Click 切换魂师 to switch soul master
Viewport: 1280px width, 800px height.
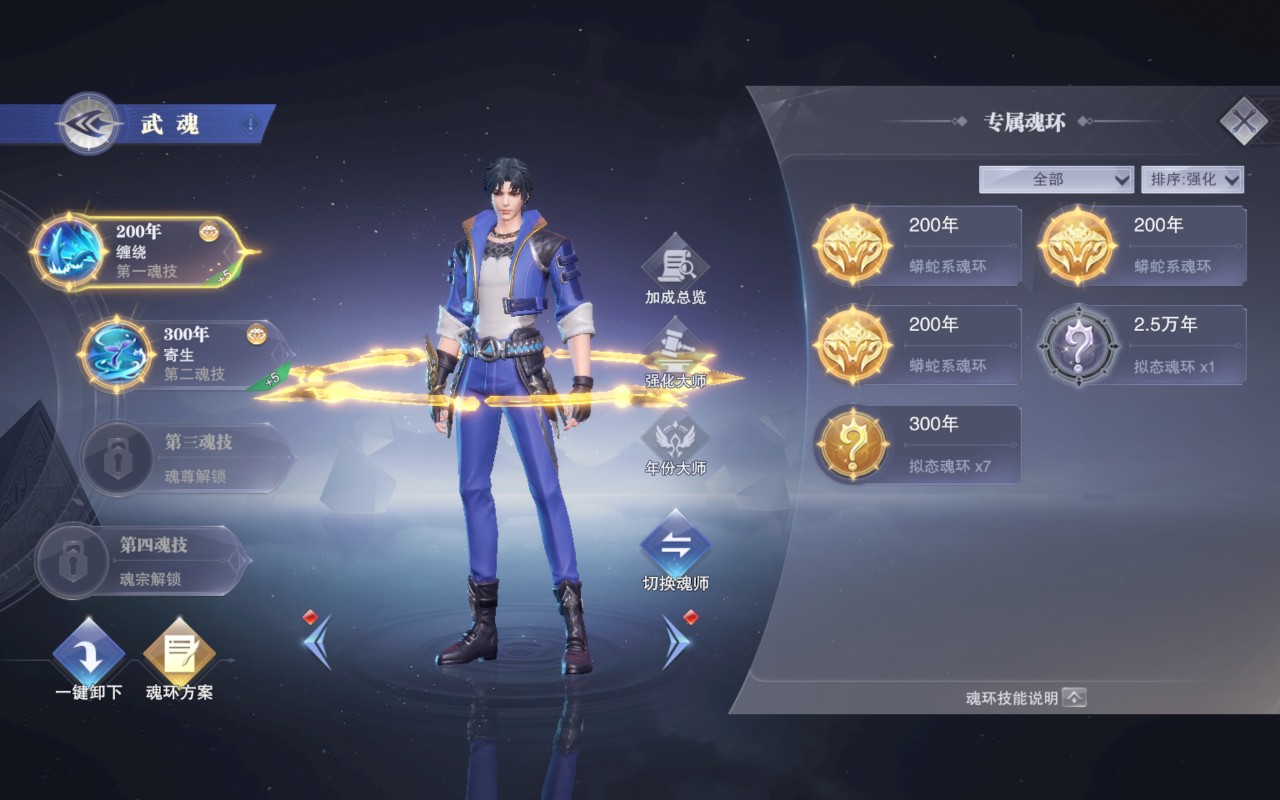pyautogui.click(x=675, y=552)
